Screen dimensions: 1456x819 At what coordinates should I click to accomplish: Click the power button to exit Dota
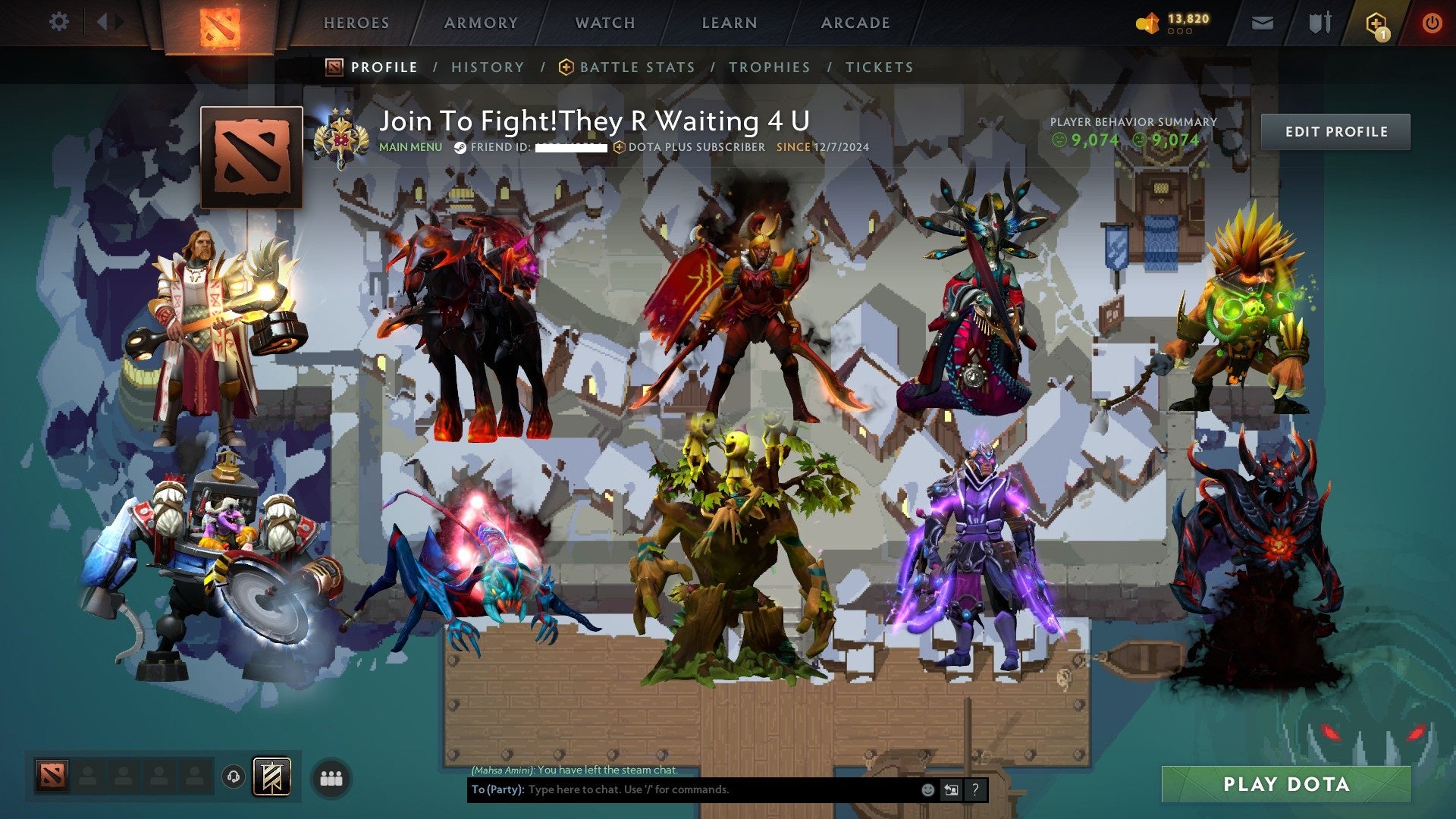(x=1432, y=23)
